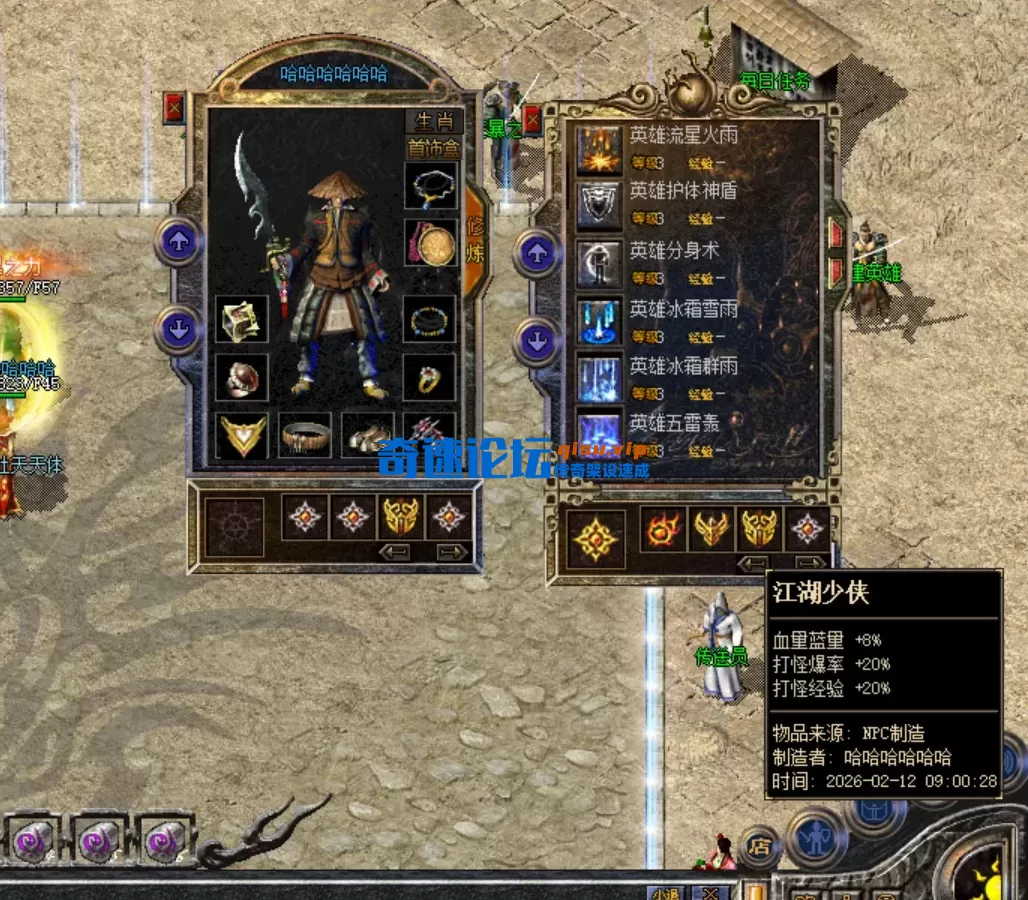The width and height of the screenshot is (1028, 900).
Task: Open the 首饰盒 jewelry box
Action: (x=434, y=148)
